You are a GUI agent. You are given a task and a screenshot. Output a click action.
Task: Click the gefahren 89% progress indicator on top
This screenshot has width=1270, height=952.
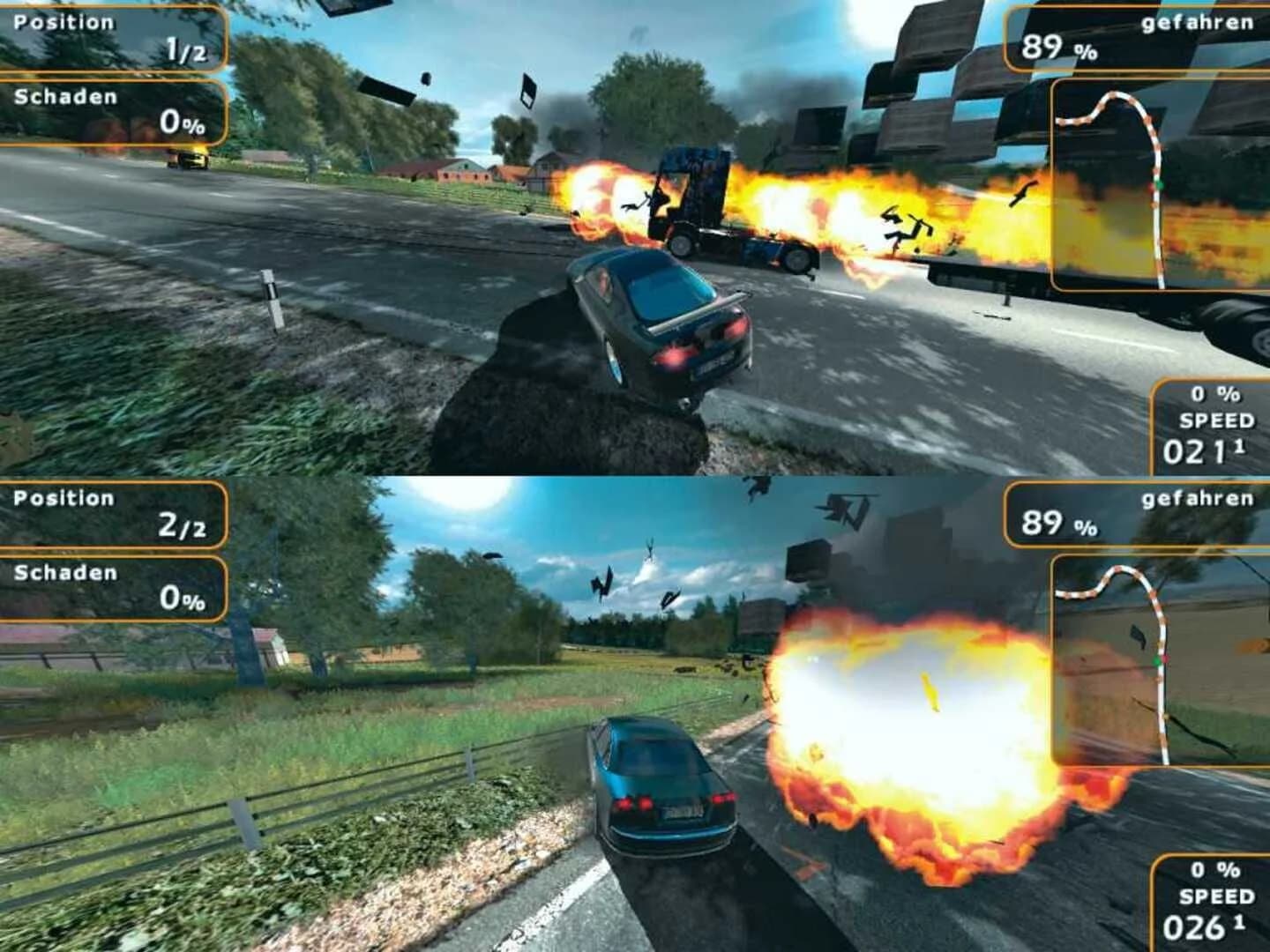coord(1138,39)
